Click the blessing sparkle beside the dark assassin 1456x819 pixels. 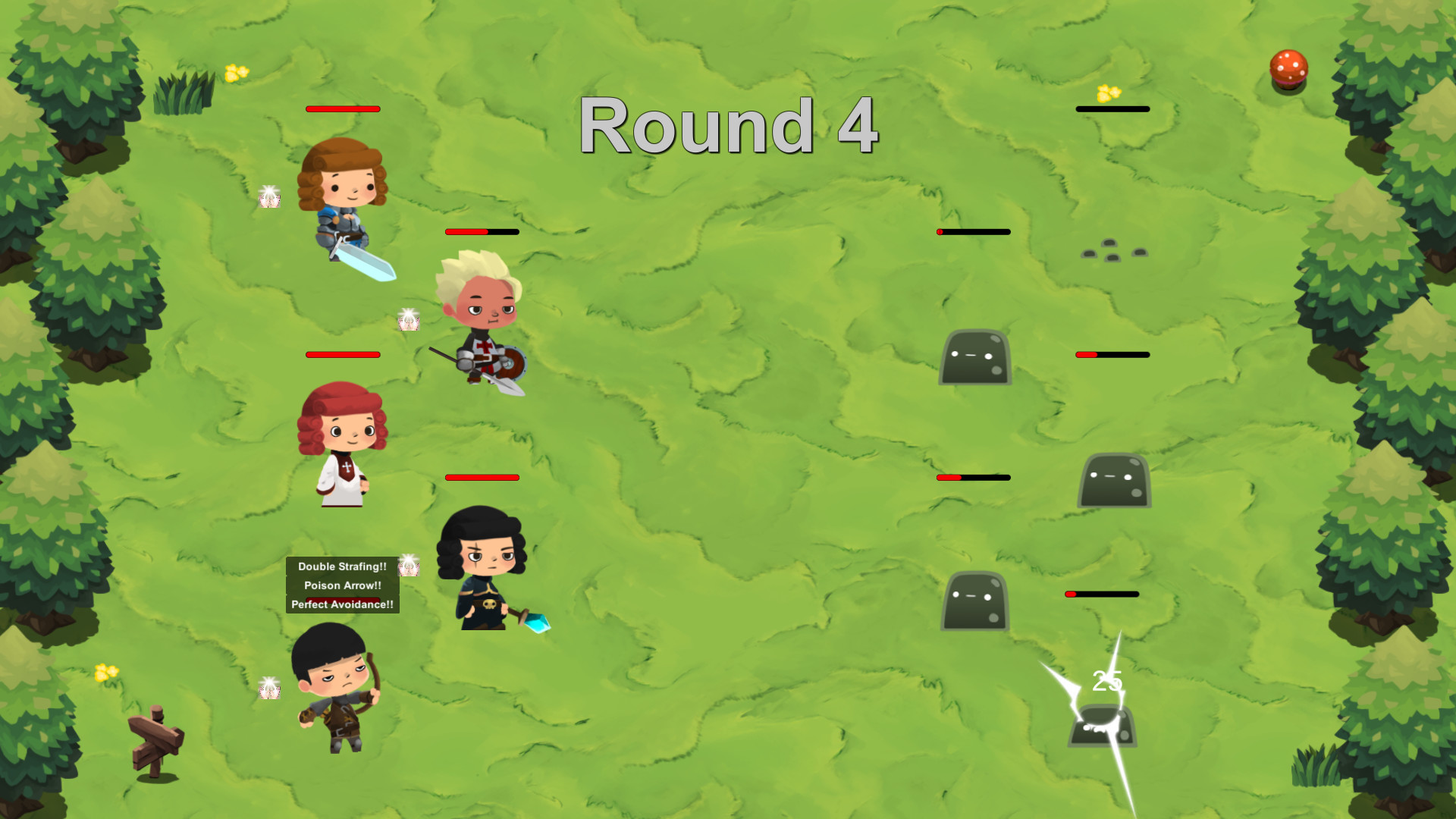tap(408, 566)
